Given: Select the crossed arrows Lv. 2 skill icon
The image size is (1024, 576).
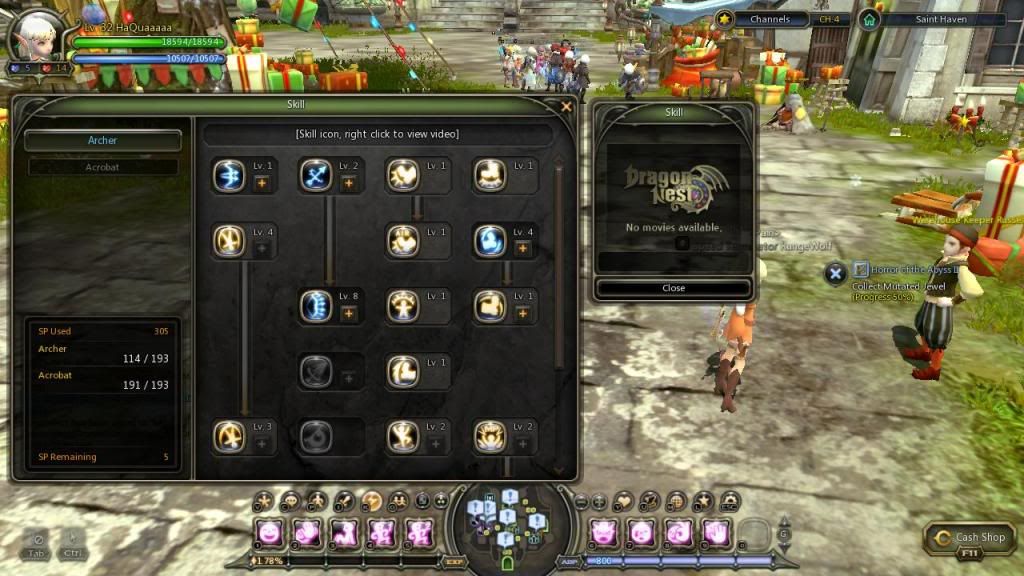Looking at the screenshot, I should click(x=315, y=176).
